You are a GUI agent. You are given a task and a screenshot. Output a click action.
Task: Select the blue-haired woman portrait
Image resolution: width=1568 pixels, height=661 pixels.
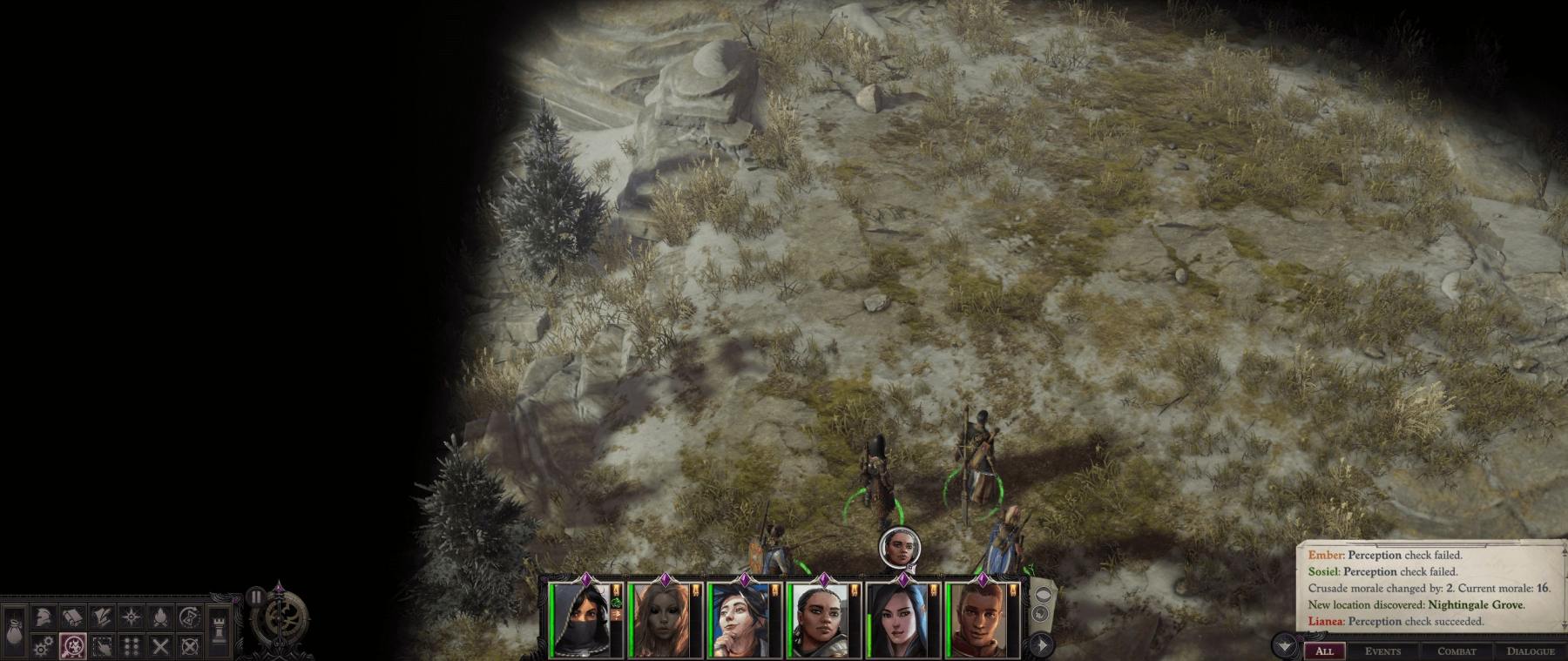coord(743,620)
